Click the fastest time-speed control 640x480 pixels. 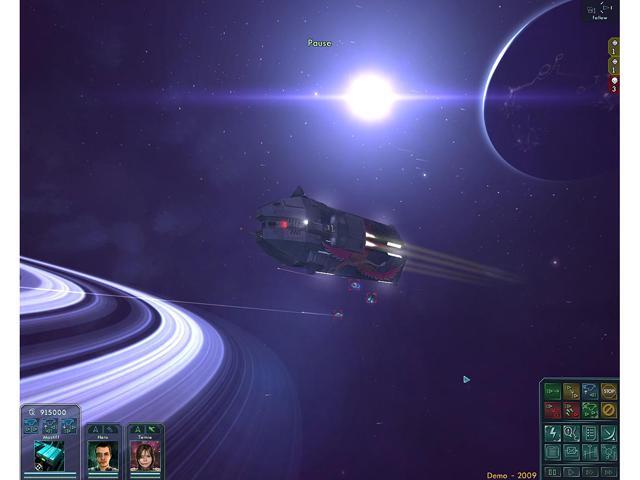[609, 470]
